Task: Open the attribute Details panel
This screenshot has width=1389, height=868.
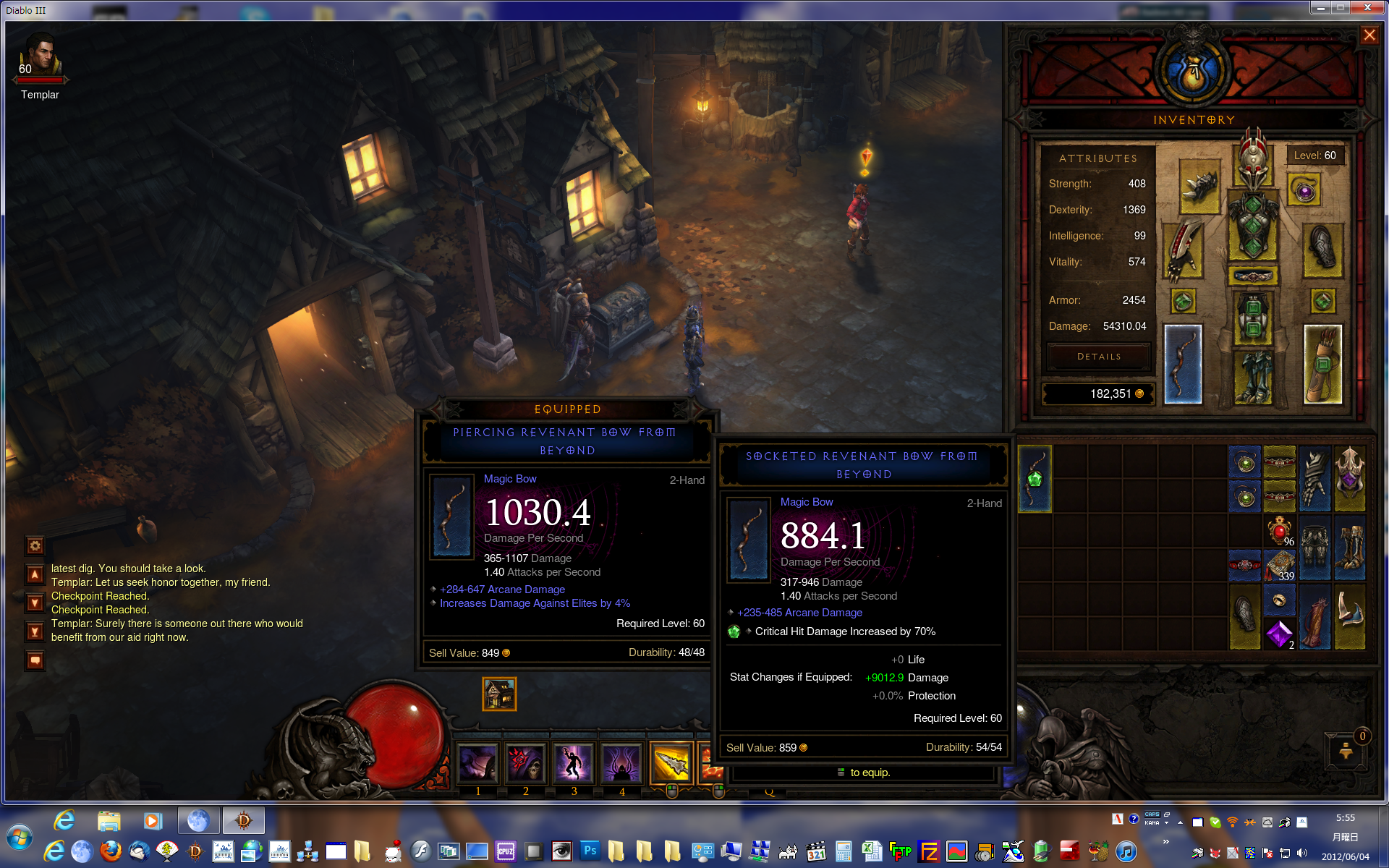Action: [x=1098, y=357]
